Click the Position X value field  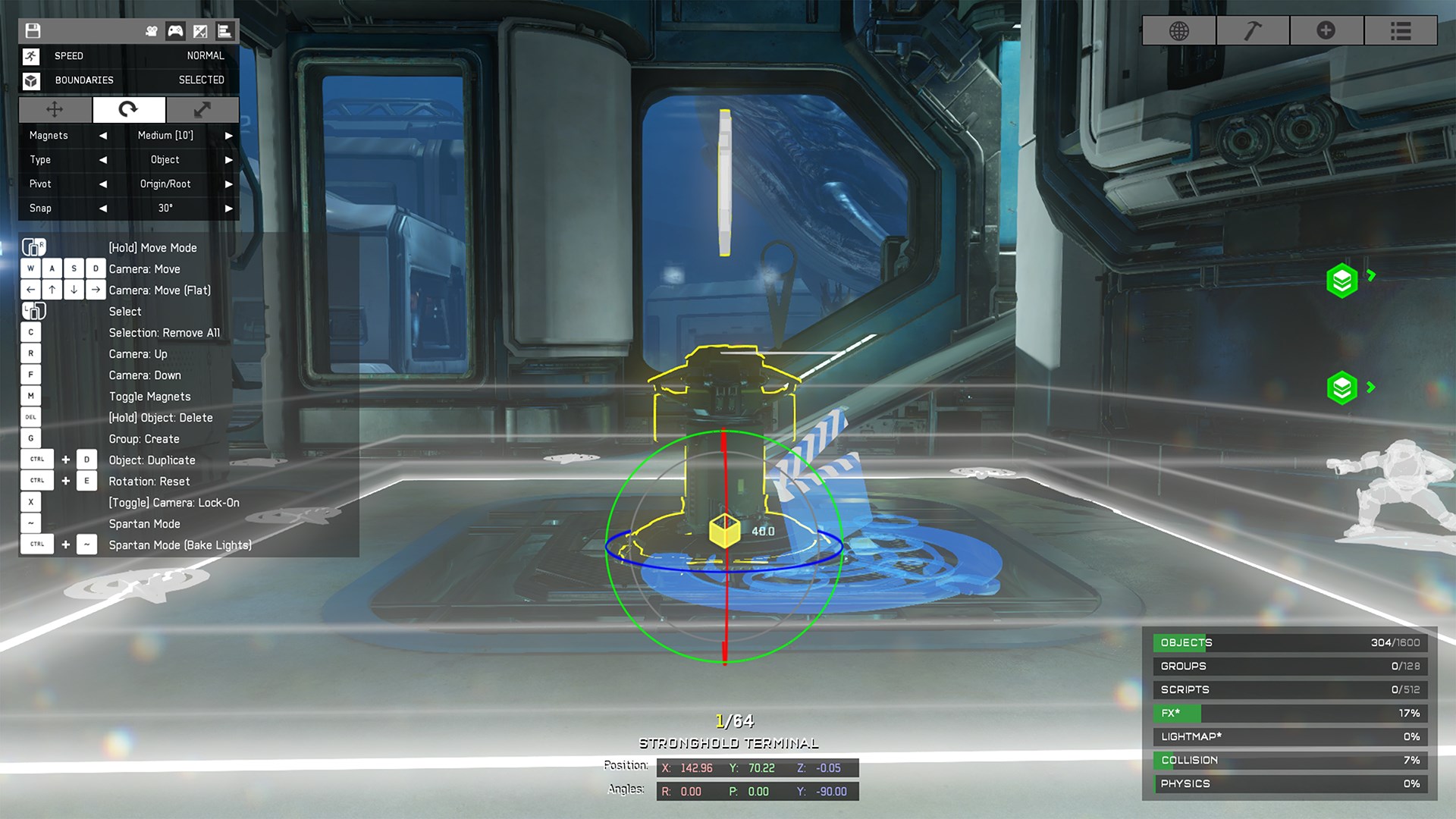click(x=686, y=767)
